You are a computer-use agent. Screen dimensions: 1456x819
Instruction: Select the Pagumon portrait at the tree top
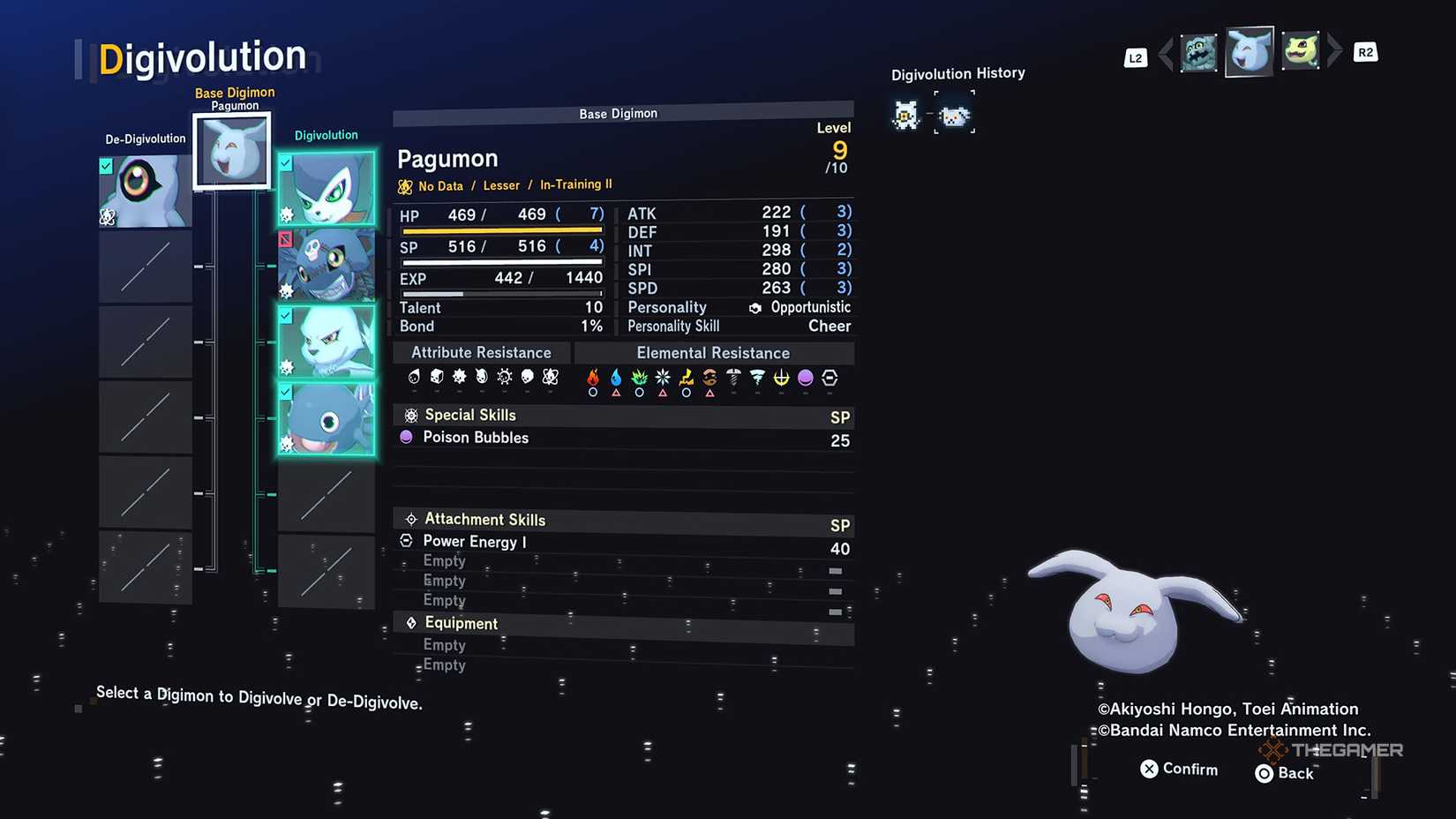pyautogui.click(x=232, y=150)
